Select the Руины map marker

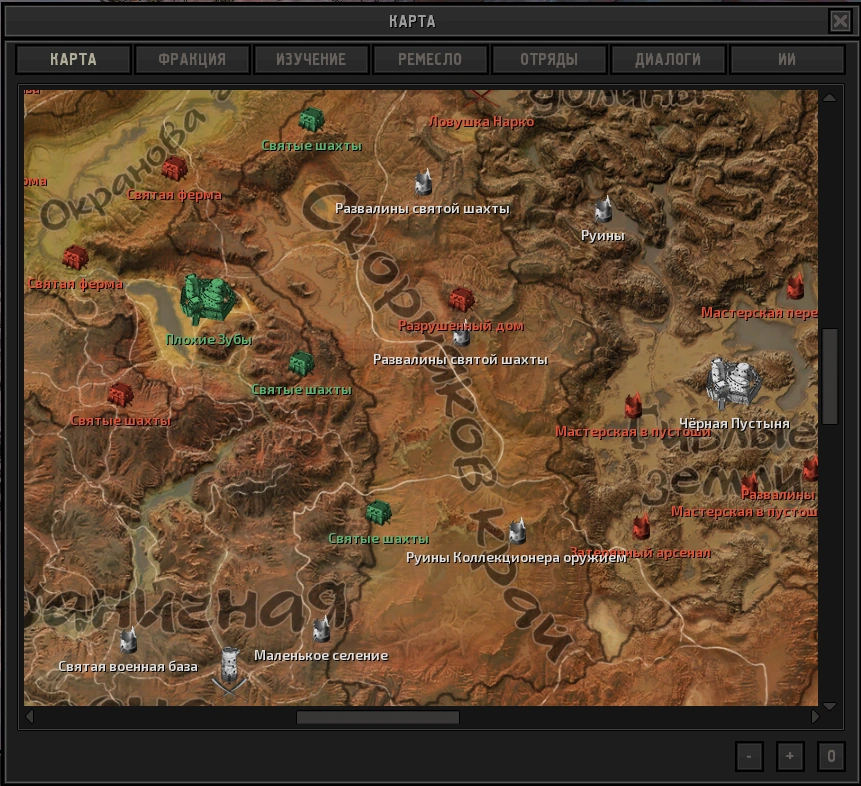click(603, 209)
